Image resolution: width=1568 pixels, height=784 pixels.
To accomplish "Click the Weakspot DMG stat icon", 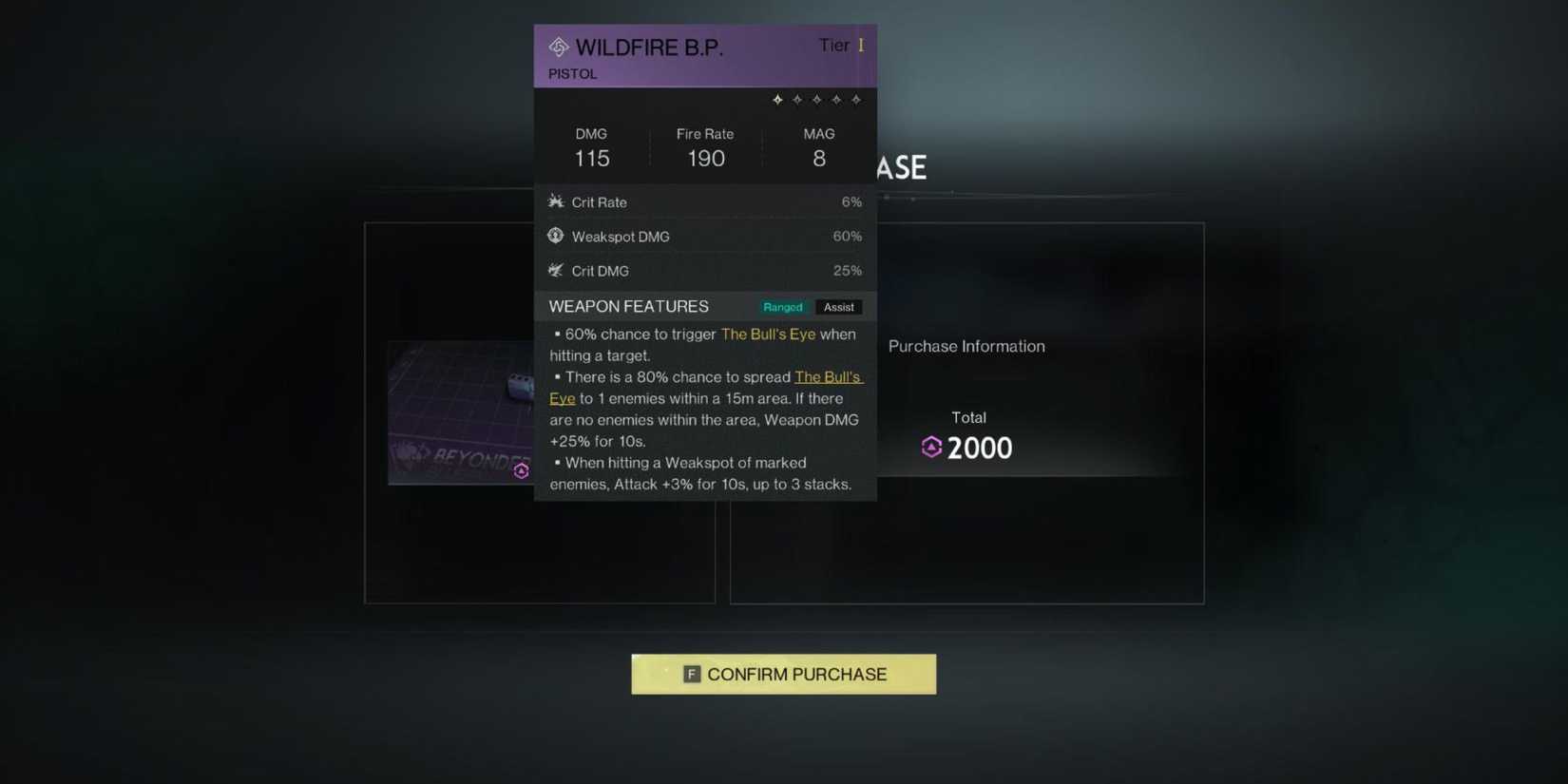I will tap(556, 236).
